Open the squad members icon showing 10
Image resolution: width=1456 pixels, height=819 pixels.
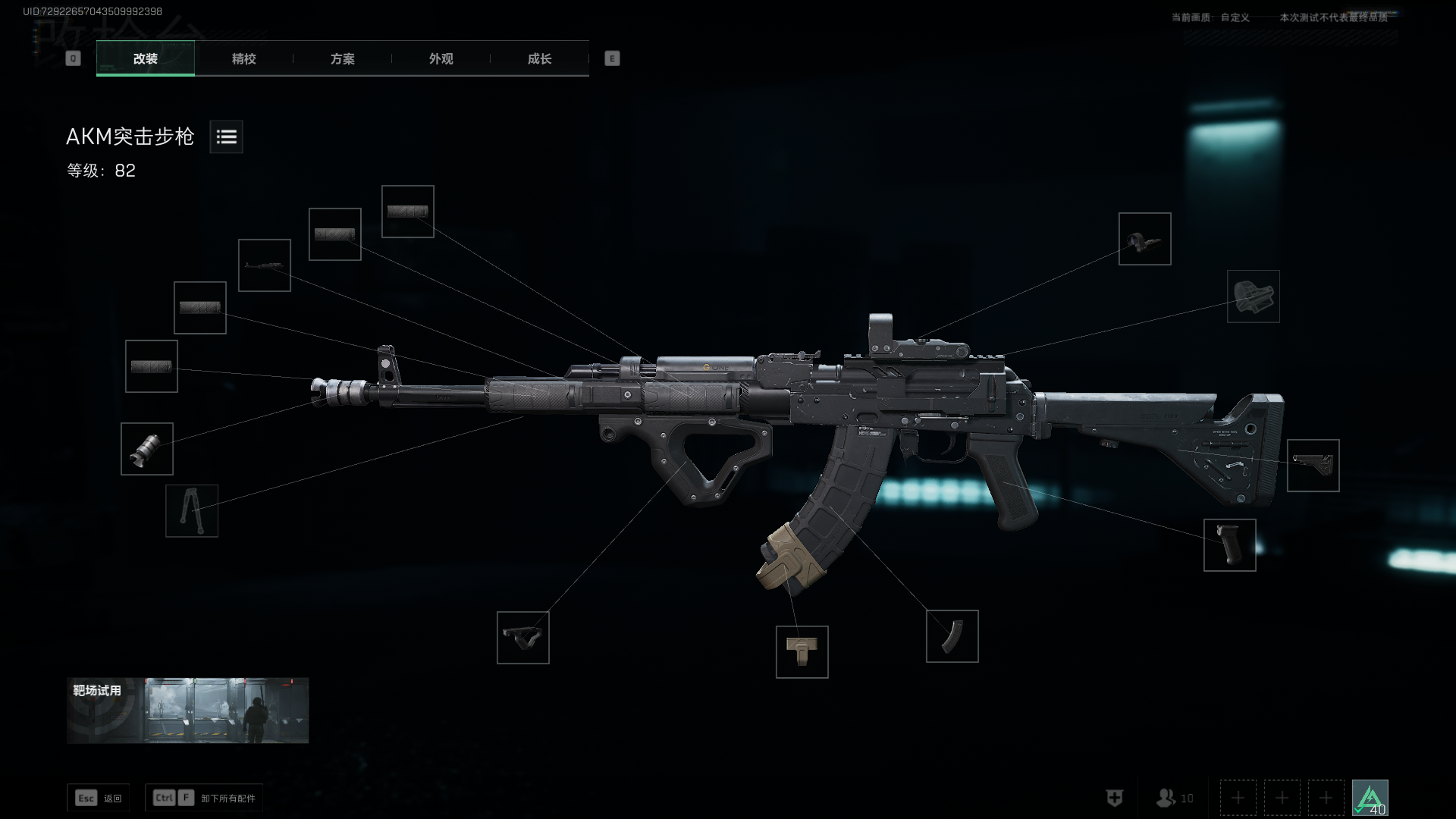(x=1174, y=798)
